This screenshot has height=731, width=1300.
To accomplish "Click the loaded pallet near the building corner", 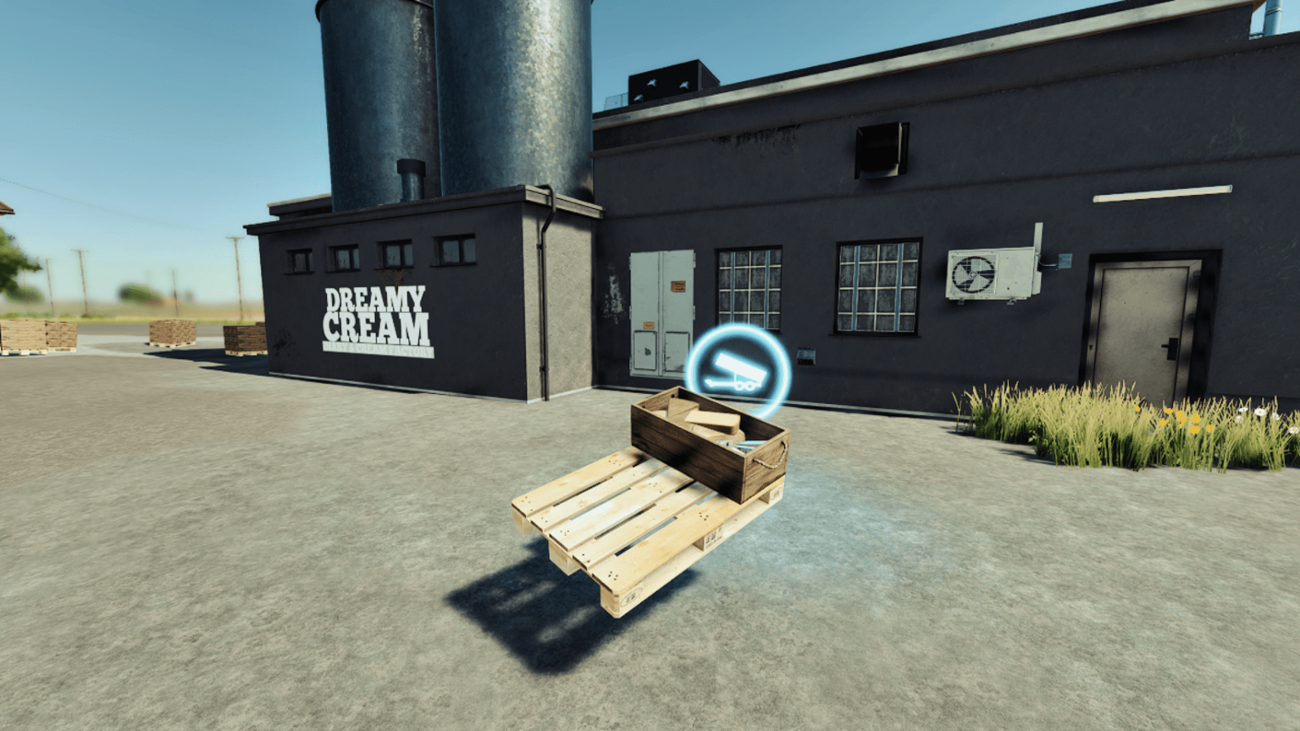I will [242, 340].
